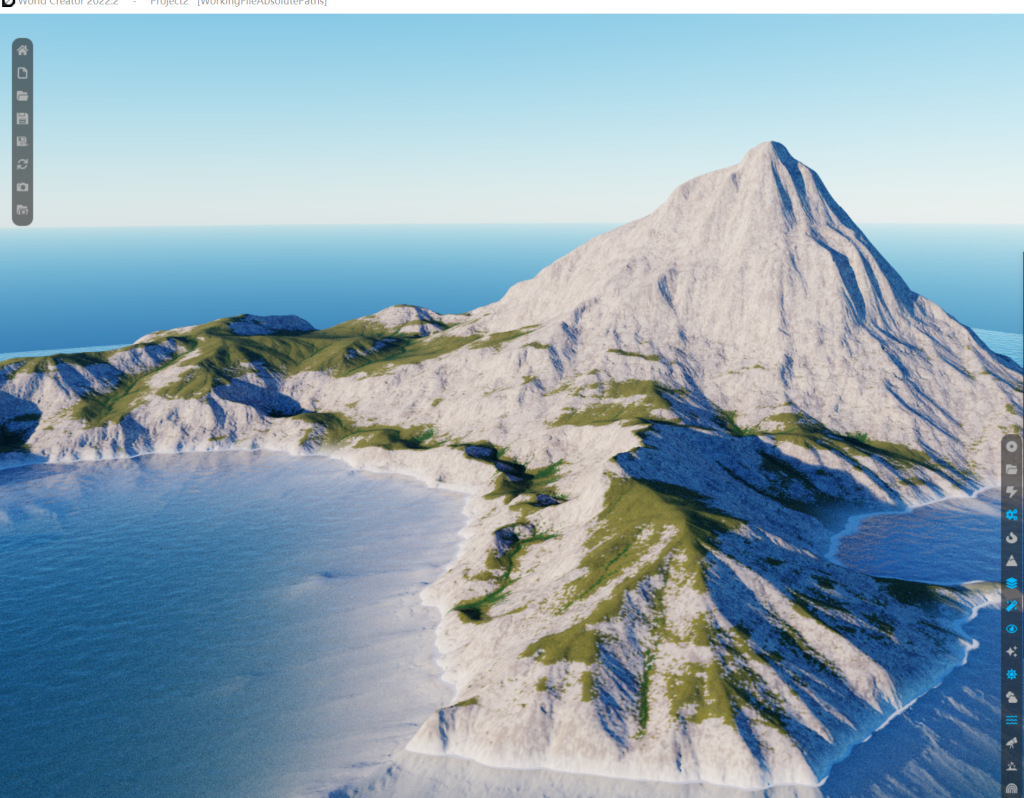This screenshot has width=1024, height=798.
Task: Save the project with the floppy disk icon
Action: 23,118
